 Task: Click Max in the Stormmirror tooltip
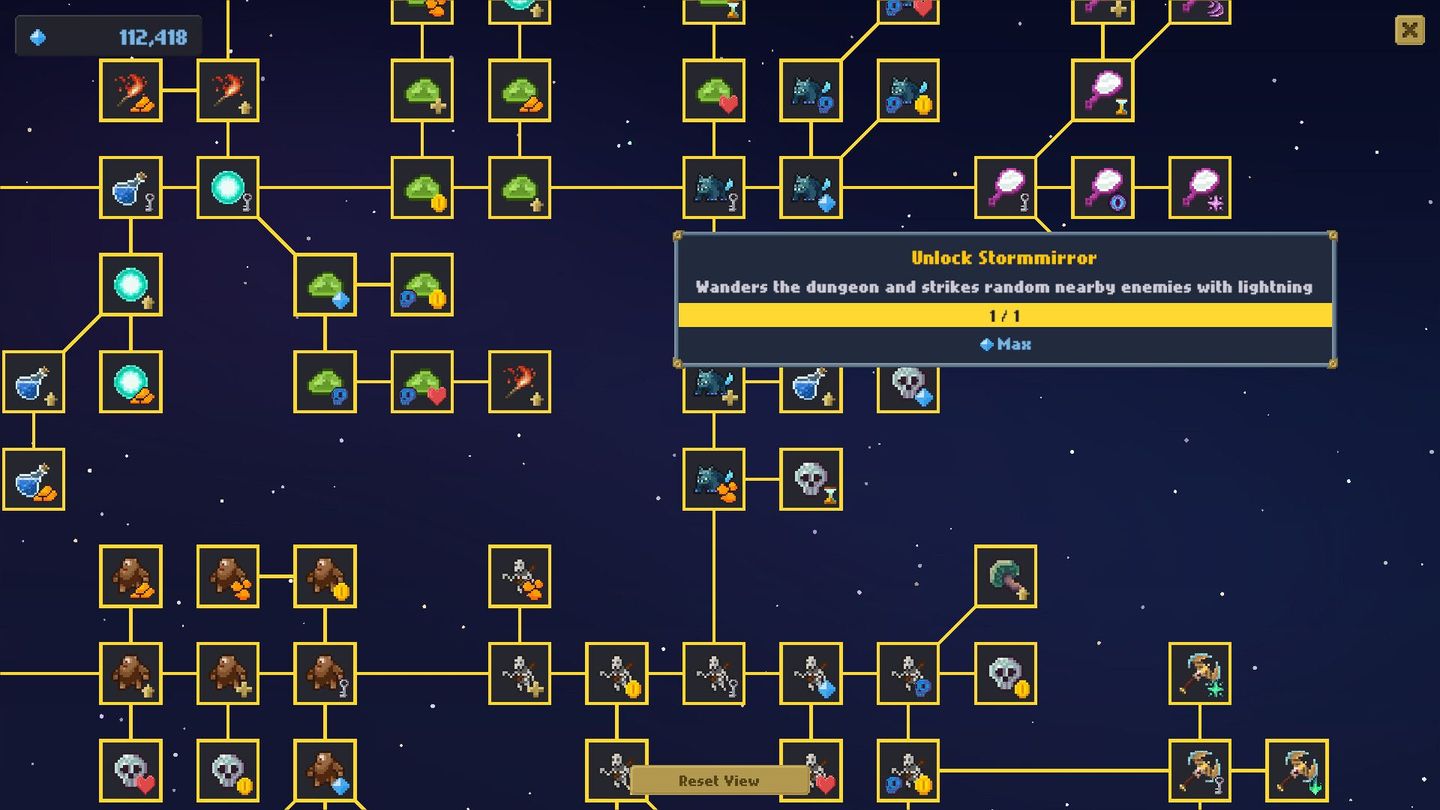1005,343
